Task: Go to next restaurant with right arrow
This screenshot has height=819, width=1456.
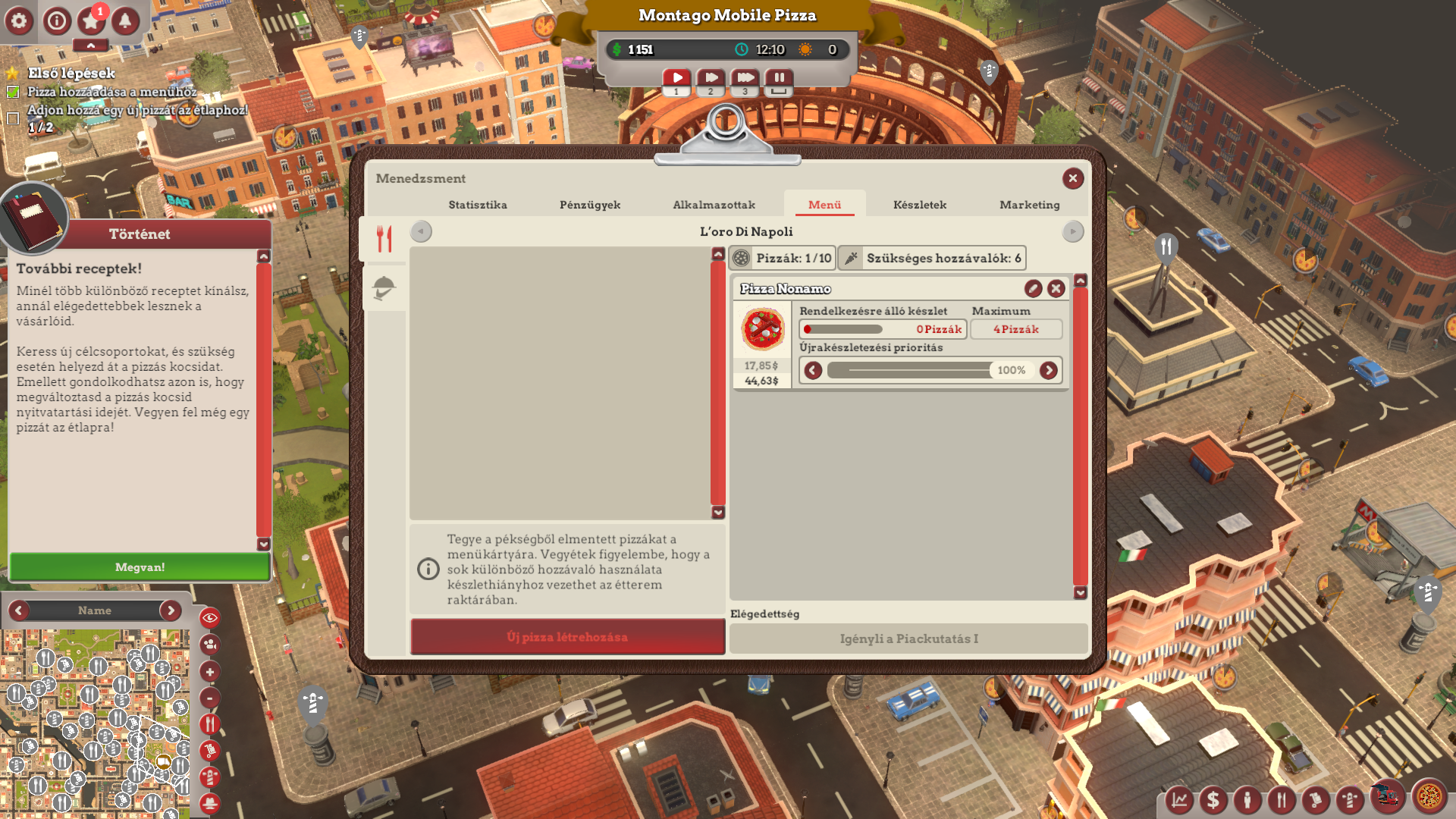Action: (1072, 232)
